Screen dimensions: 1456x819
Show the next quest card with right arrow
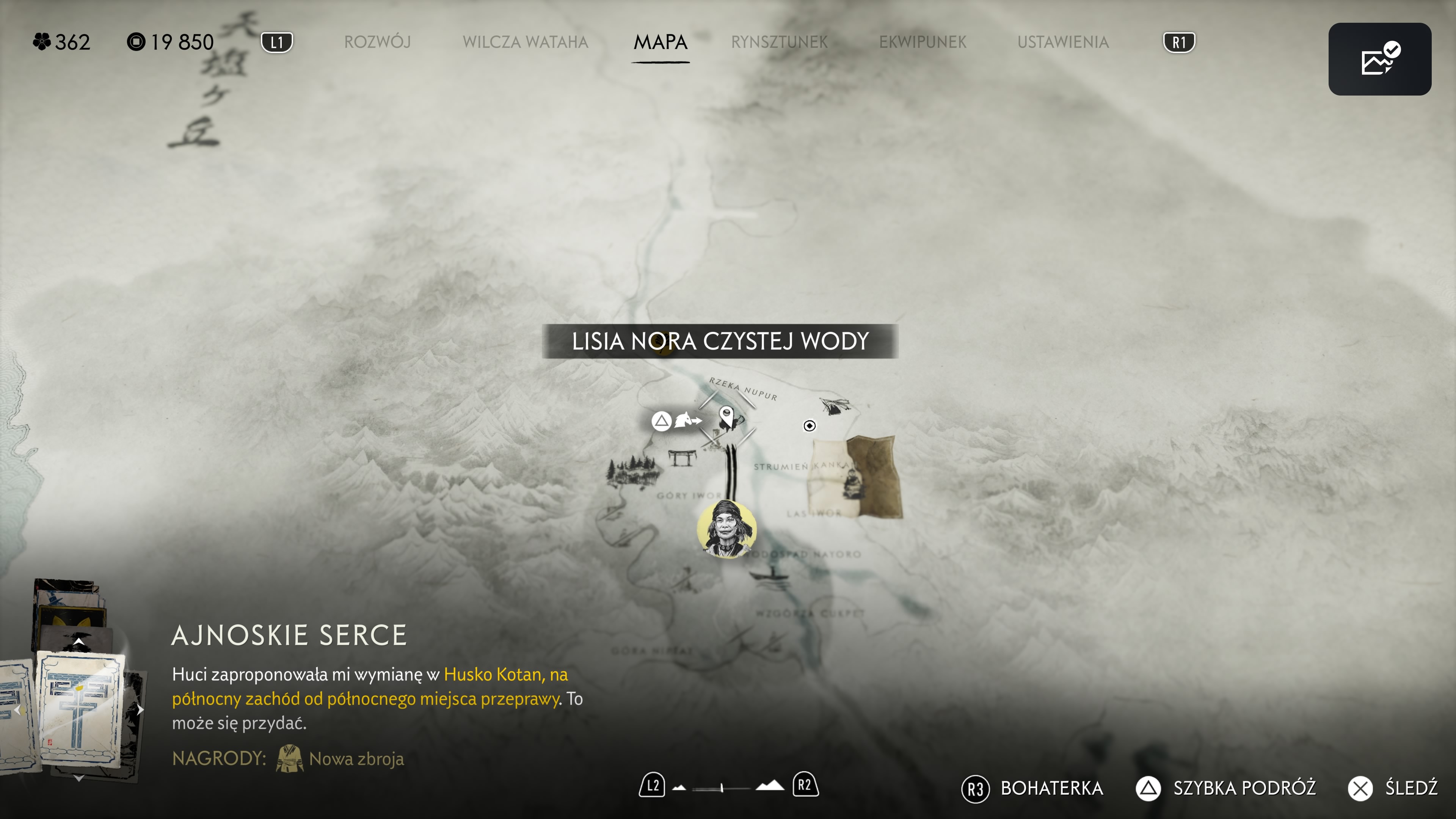(140, 710)
